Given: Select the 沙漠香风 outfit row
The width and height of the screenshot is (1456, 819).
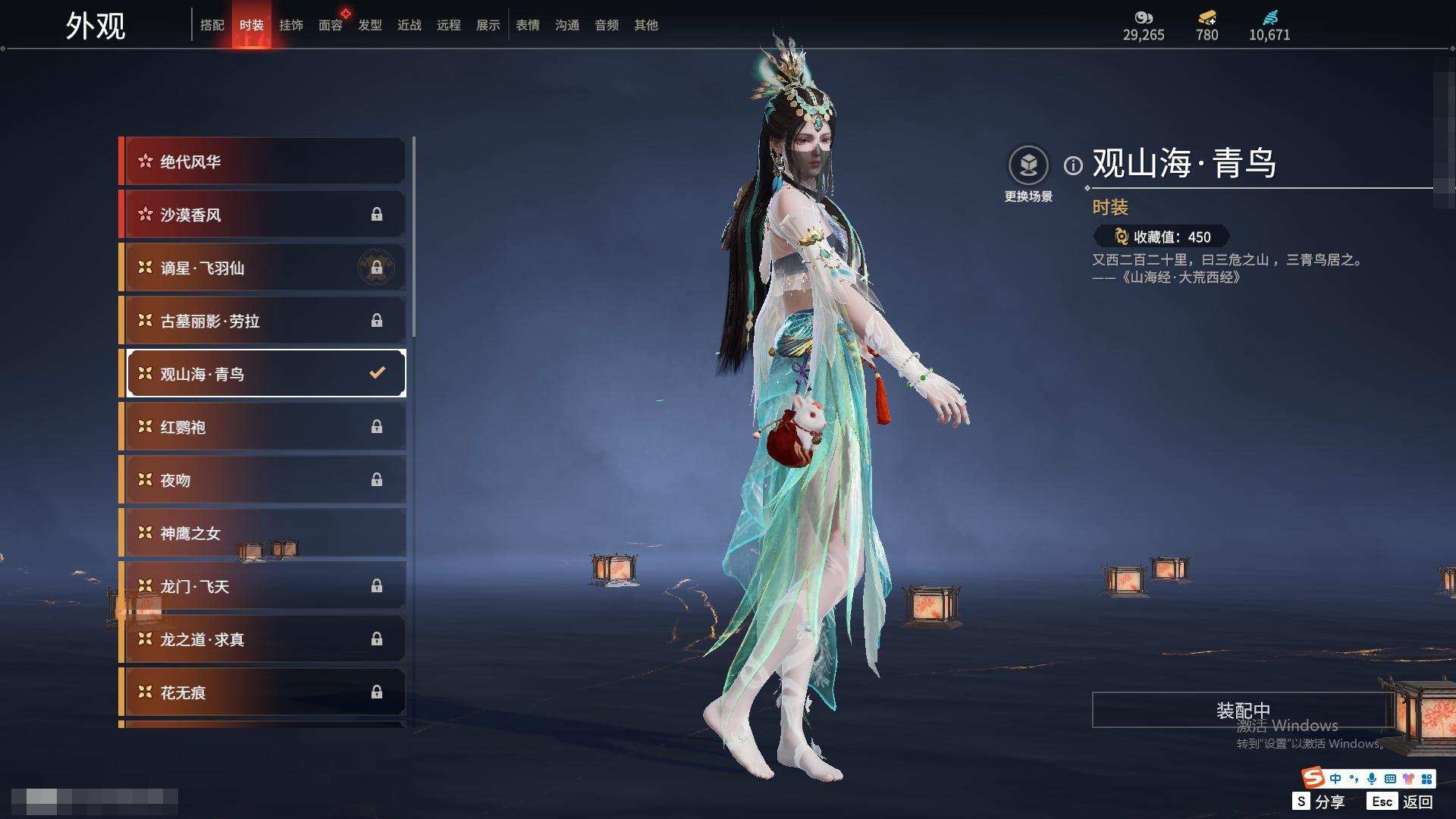Looking at the screenshot, I should tap(262, 215).
